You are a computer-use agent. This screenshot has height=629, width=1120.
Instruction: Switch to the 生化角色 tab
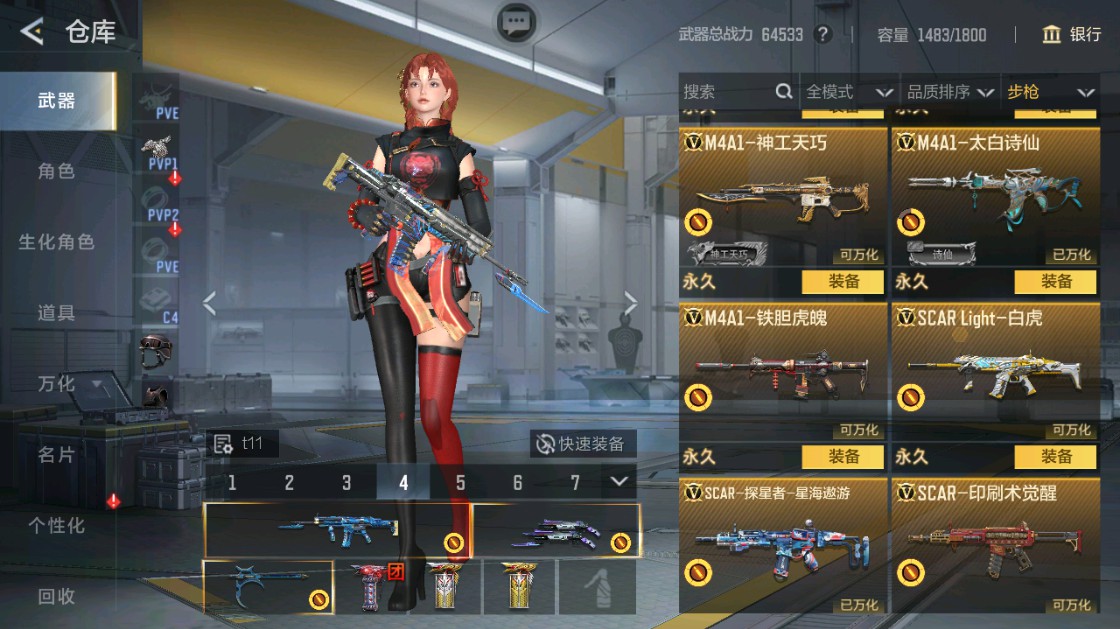coord(56,242)
